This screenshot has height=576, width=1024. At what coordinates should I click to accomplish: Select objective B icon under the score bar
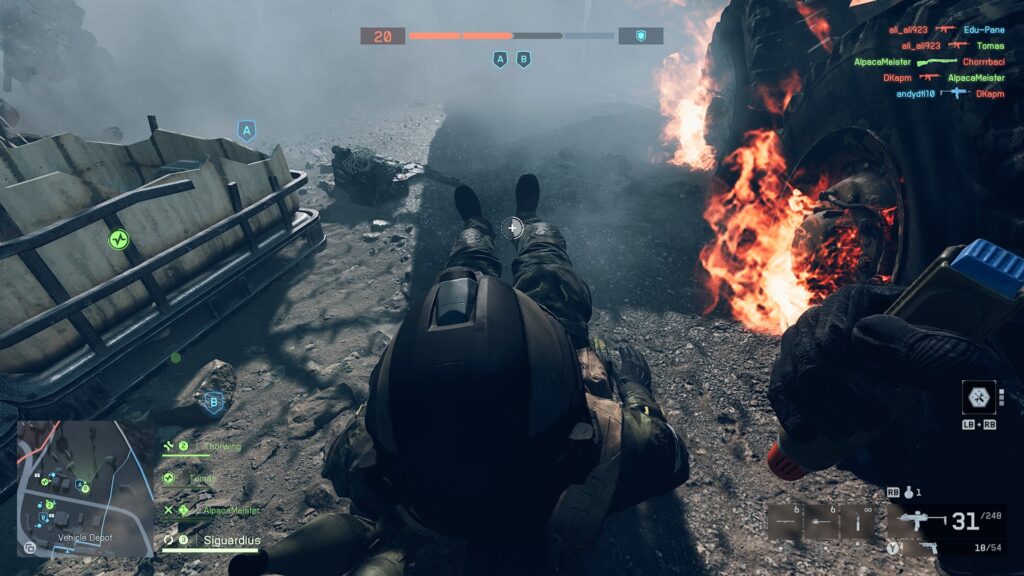pyautogui.click(x=523, y=60)
